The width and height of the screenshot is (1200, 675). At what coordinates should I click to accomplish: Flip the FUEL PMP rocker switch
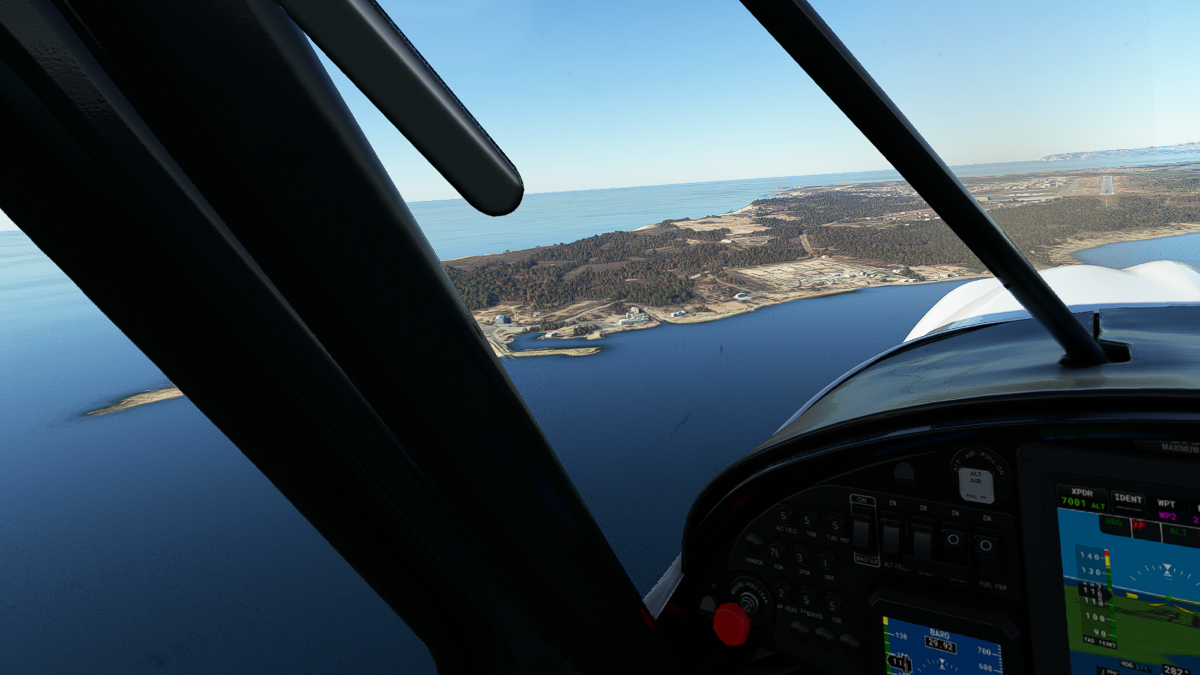pyautogui.click(x=985, y=547)
